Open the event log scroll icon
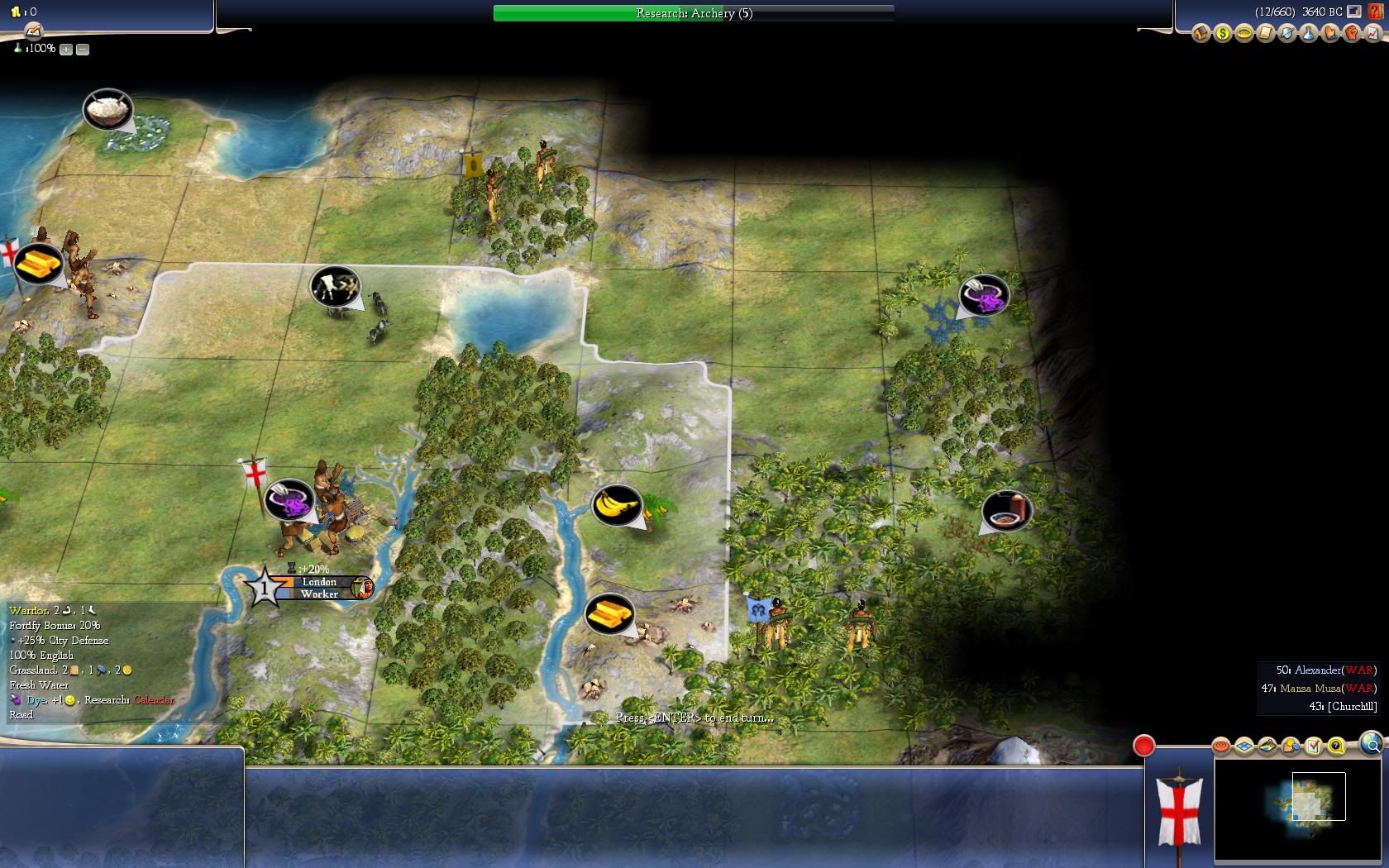This screenshot has width=1389, height=868. click(x=33, y=31)
